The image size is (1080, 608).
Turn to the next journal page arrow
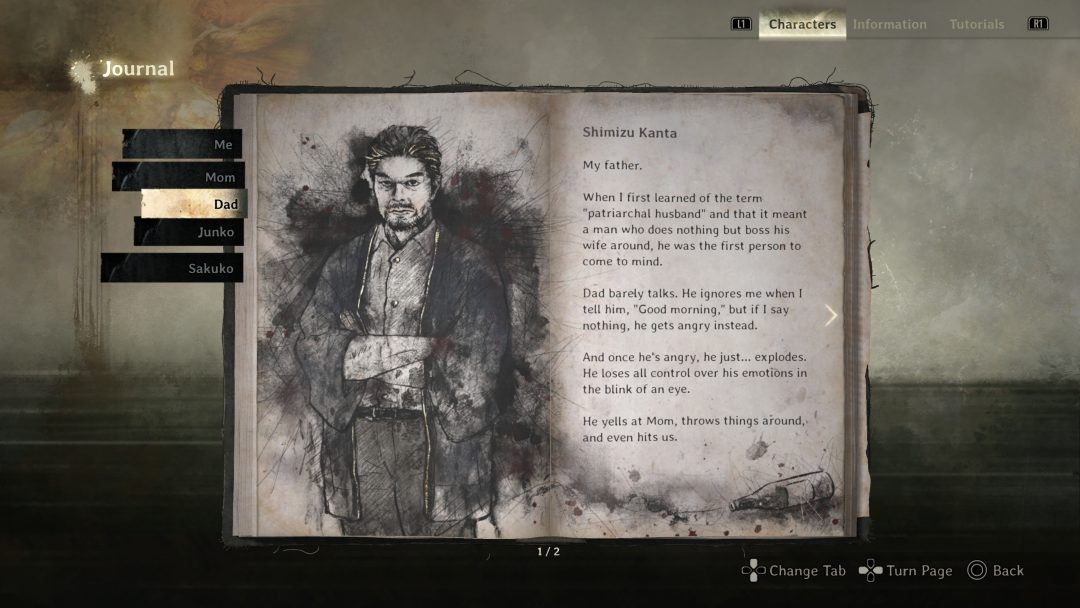pos(830,315)
